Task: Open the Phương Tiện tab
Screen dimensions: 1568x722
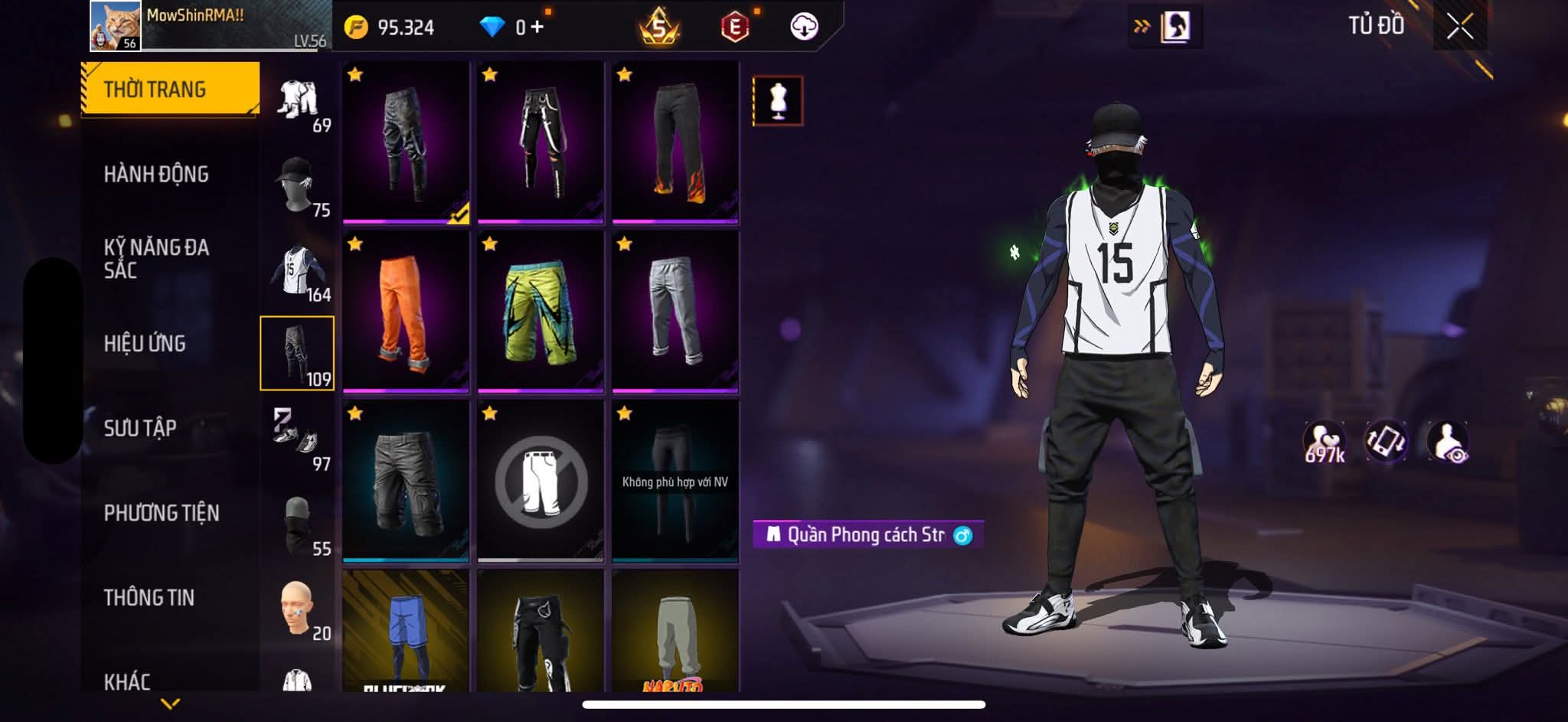Action: coord(162,513)
